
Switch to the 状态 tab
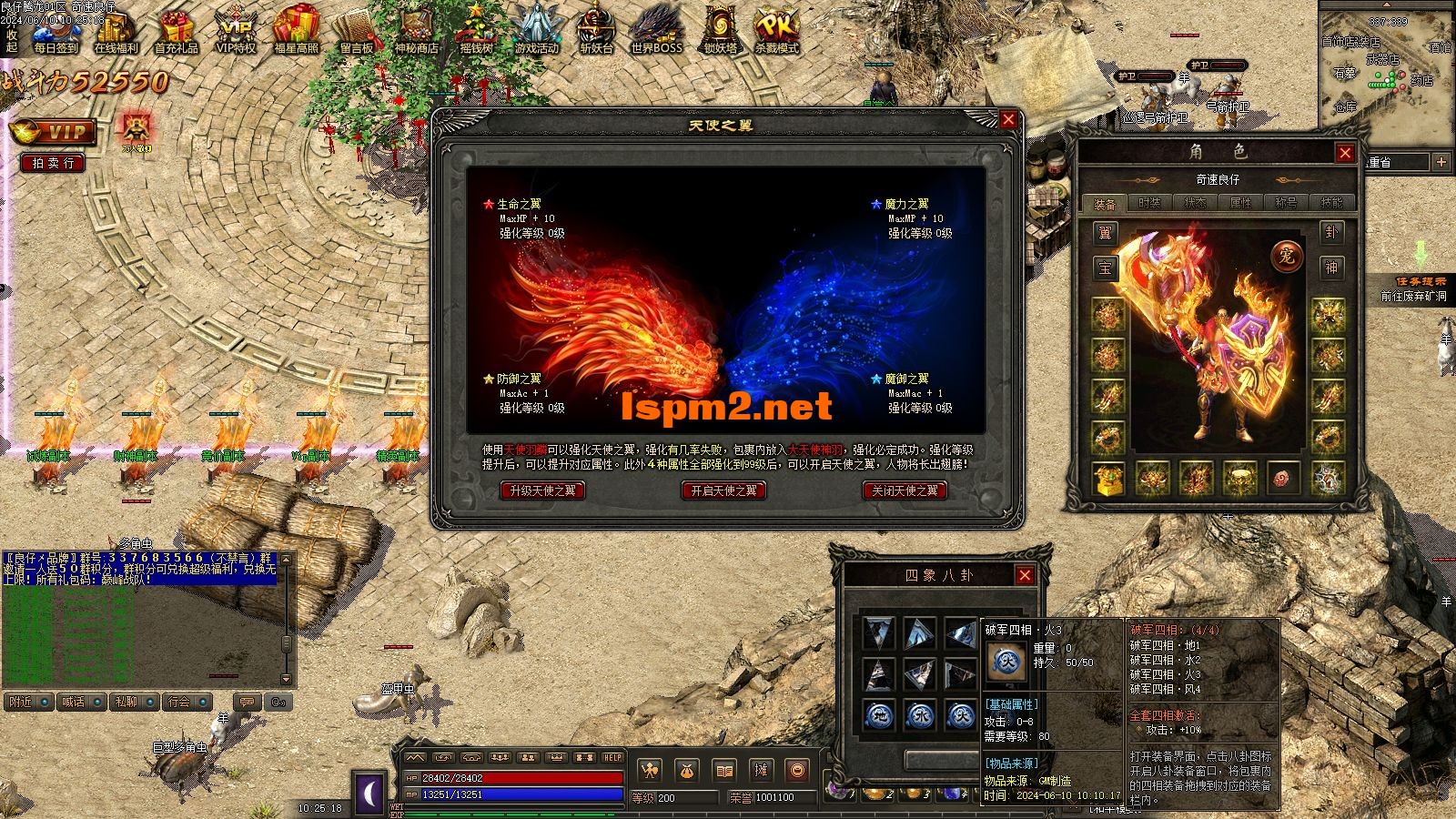pos(1196,203)
